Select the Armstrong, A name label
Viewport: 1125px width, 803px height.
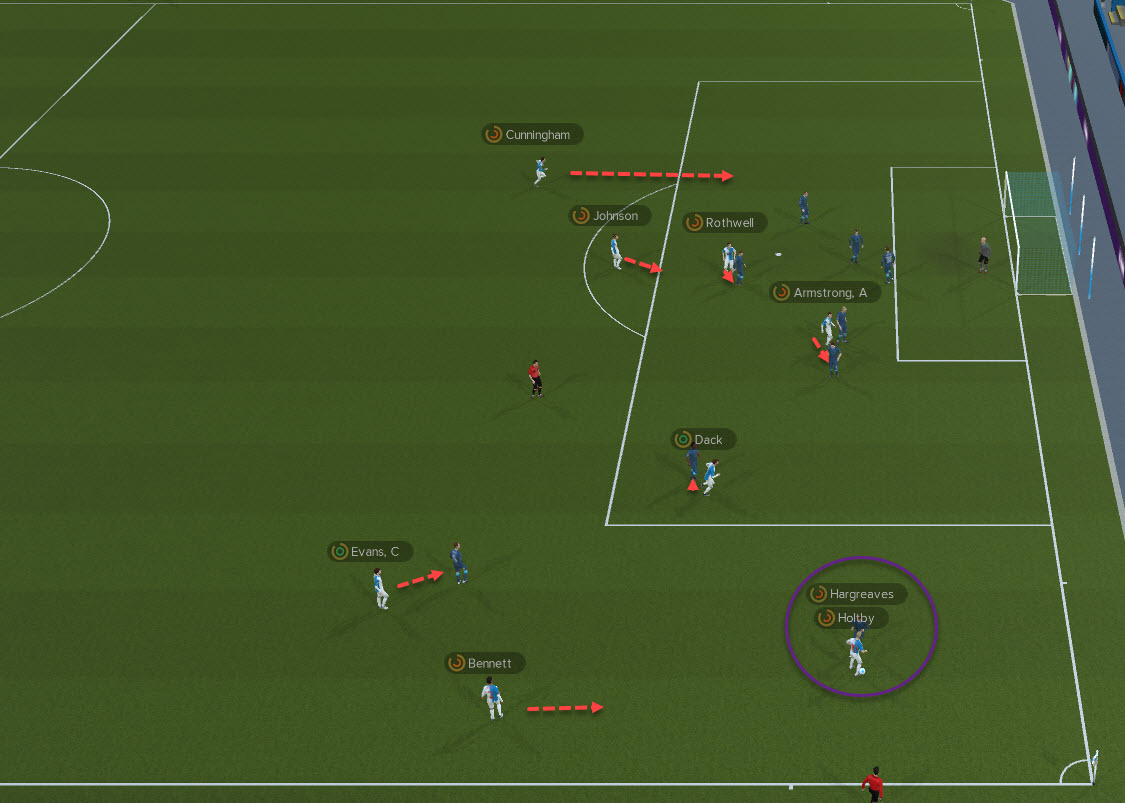tap(825, 293)
